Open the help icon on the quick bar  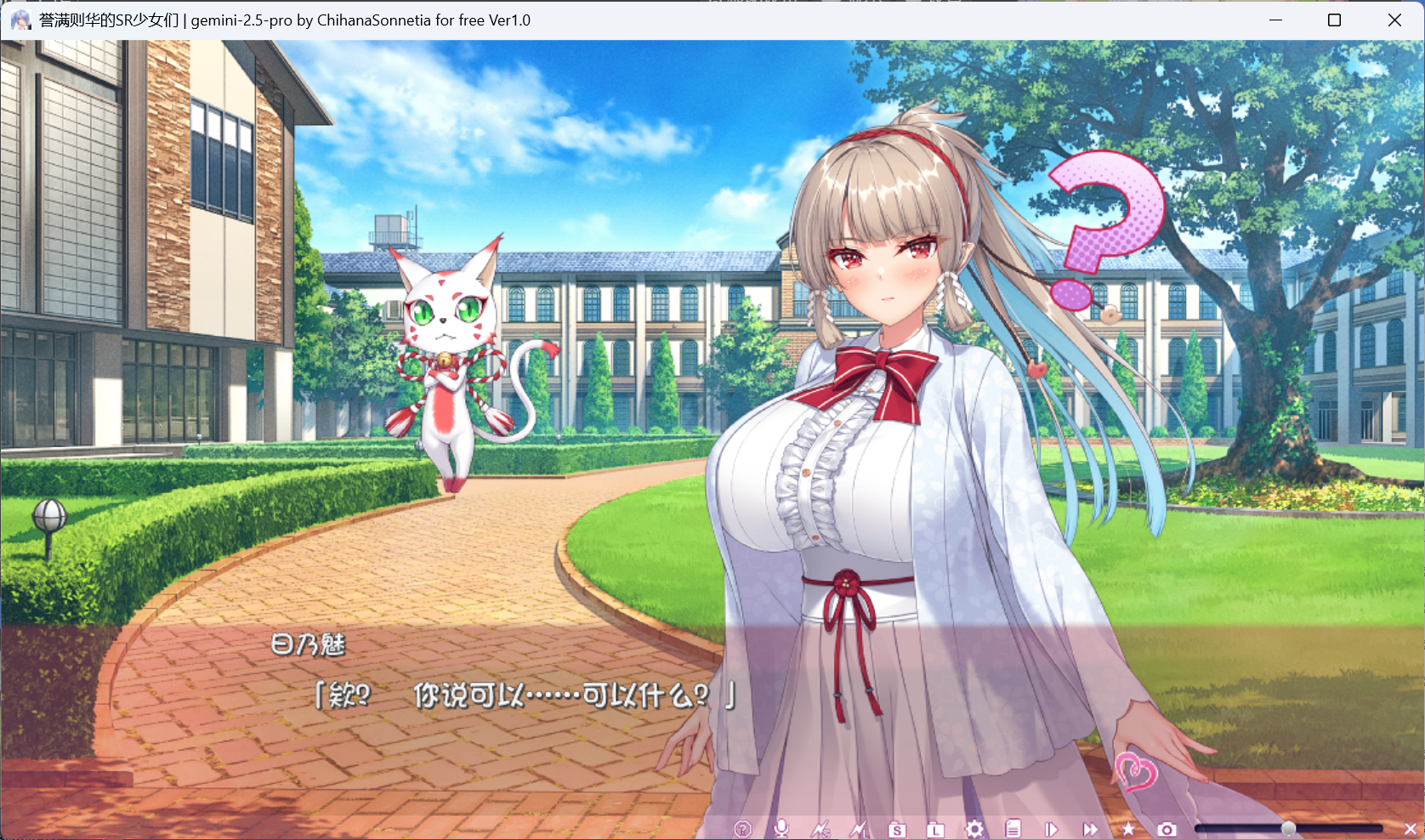(x=743, y=827)
